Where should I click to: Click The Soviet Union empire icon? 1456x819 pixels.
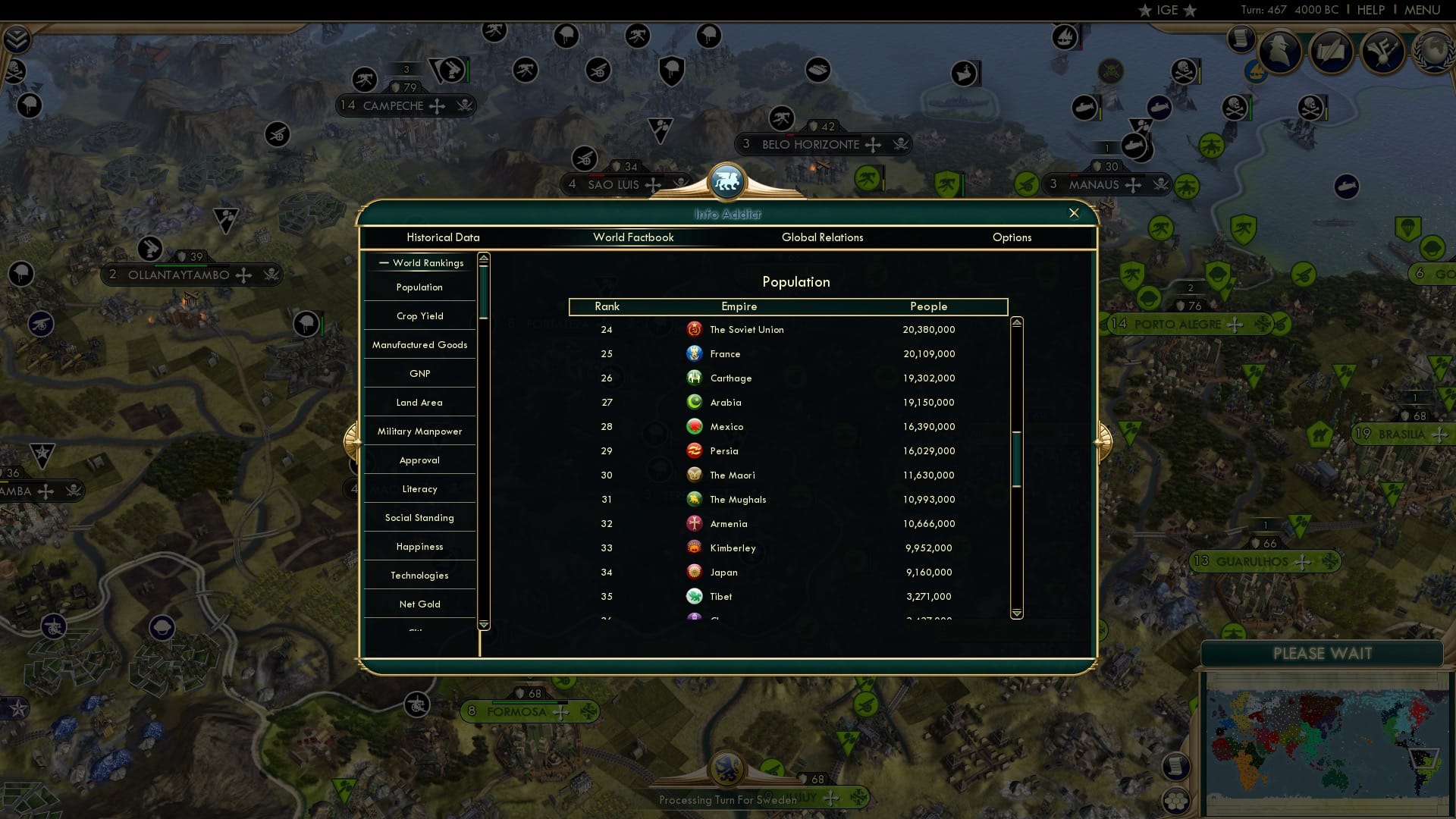pyautogui.click(x=695, y=329)
